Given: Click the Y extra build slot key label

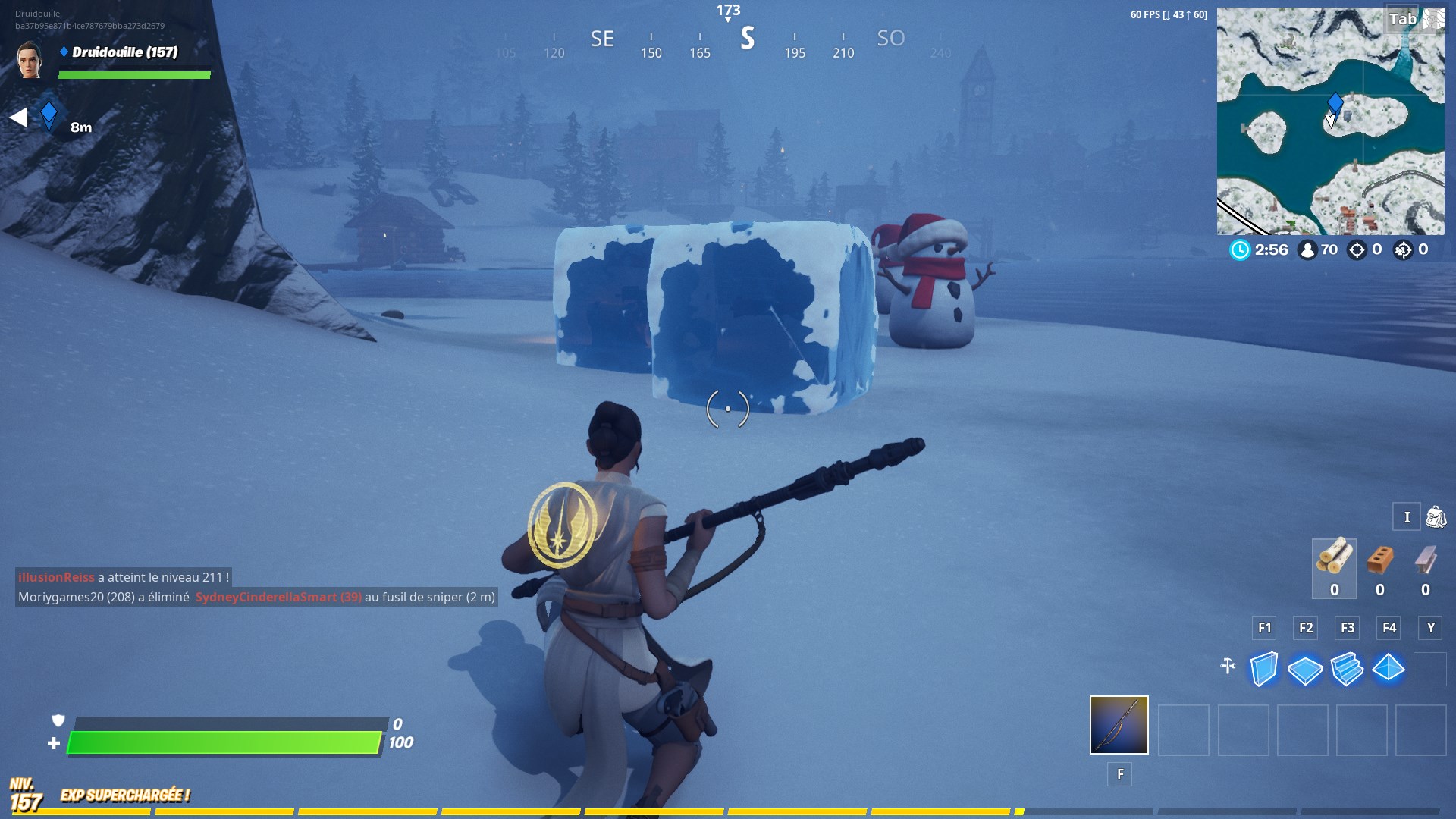Looking at the screenshot, I should click(x=1430, y=628).
